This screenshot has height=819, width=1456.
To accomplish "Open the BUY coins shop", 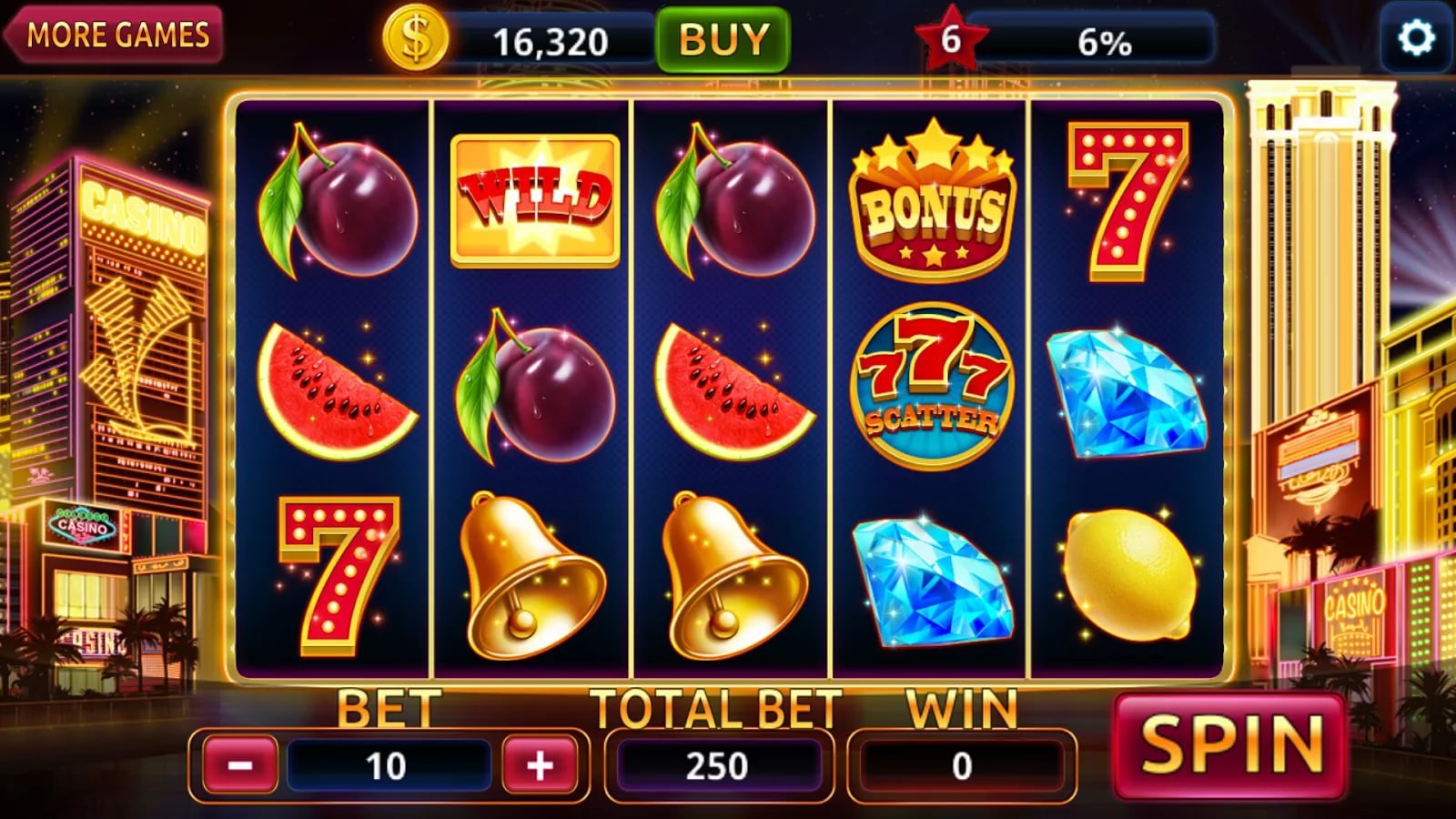I will click(x=722, y=40).
